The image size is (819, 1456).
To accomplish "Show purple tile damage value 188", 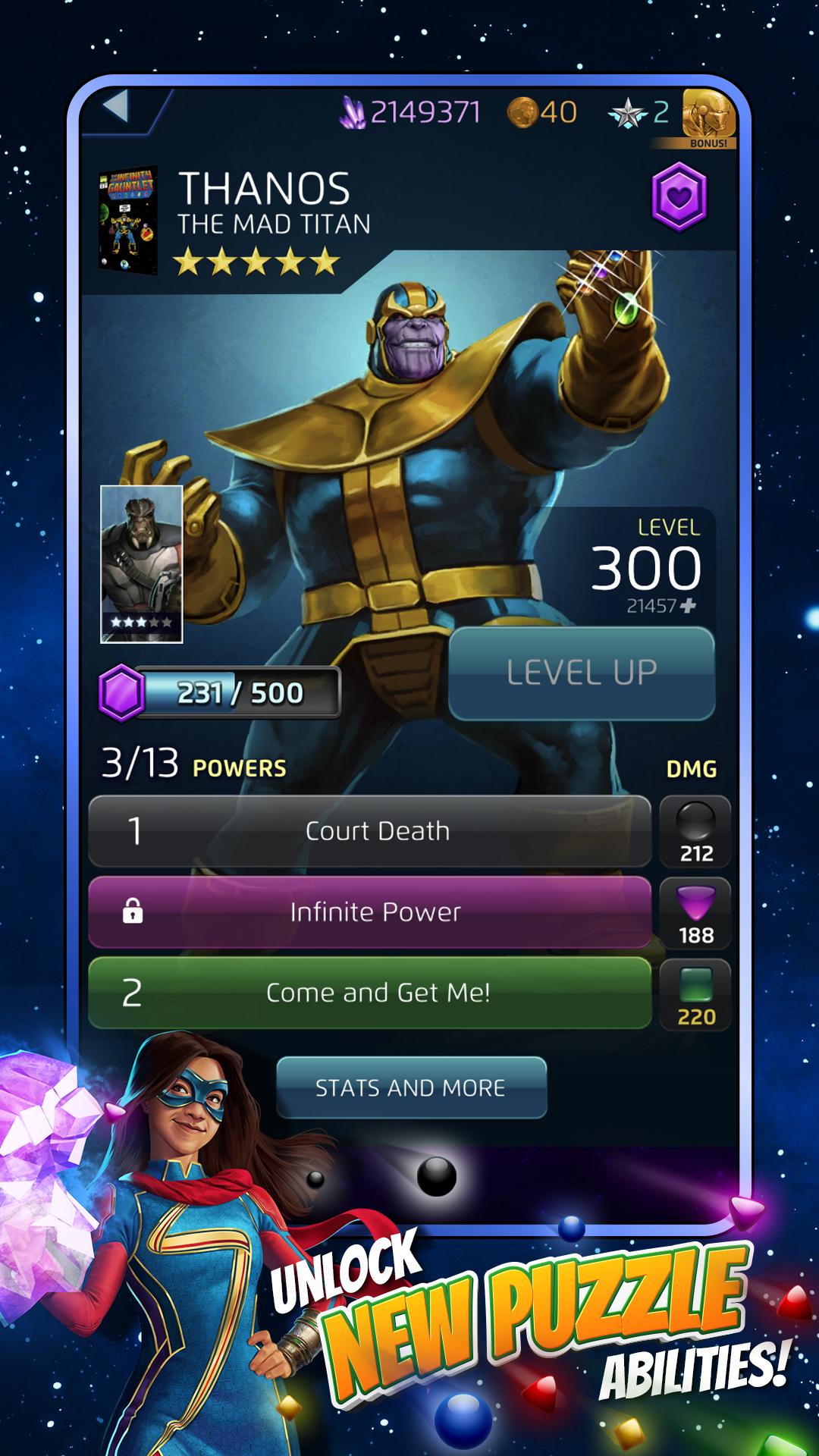I will (695, 913).
